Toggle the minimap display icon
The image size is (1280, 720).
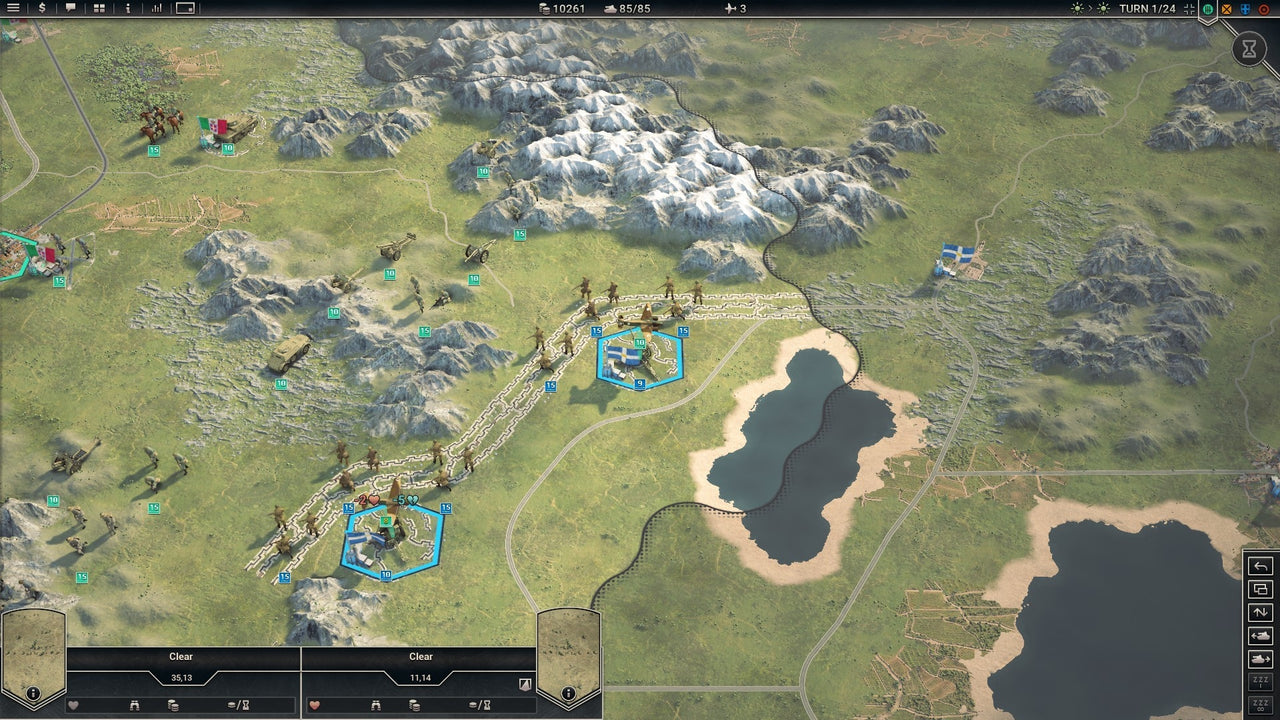point(187,9)
